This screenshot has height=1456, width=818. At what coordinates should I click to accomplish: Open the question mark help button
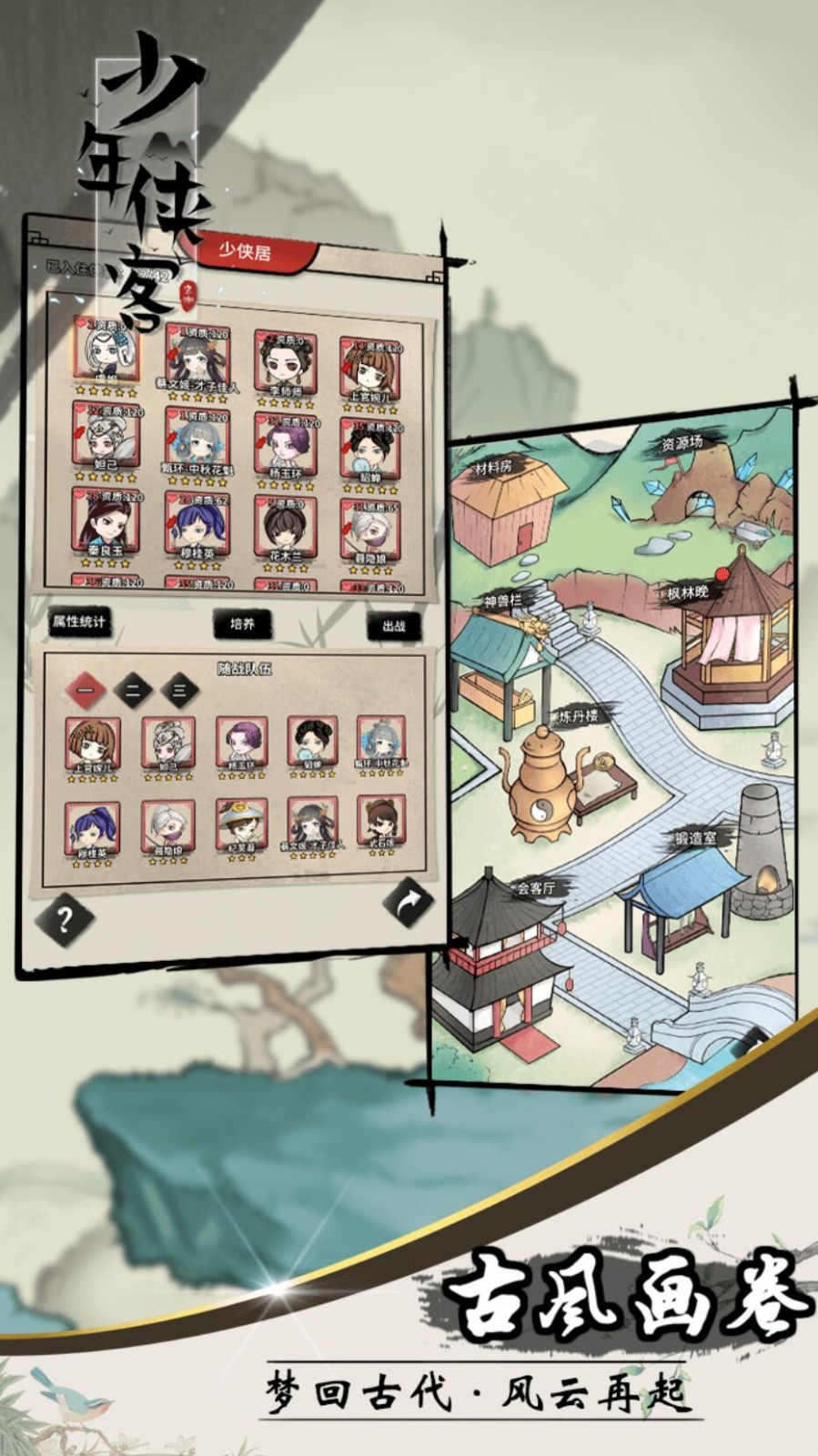(65, 920)
